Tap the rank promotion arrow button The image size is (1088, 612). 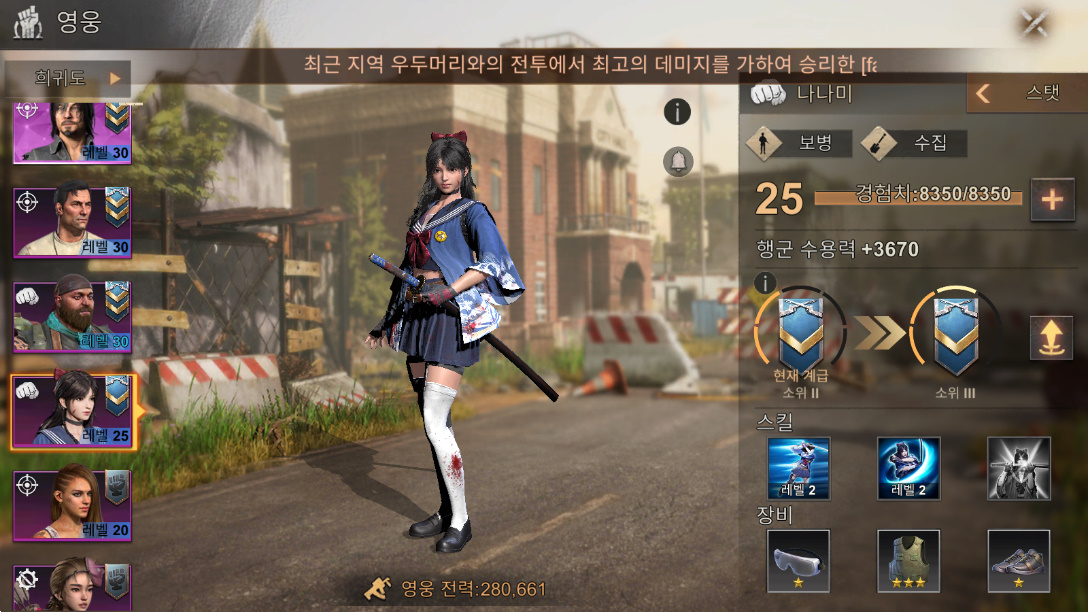pos(1051,338)
